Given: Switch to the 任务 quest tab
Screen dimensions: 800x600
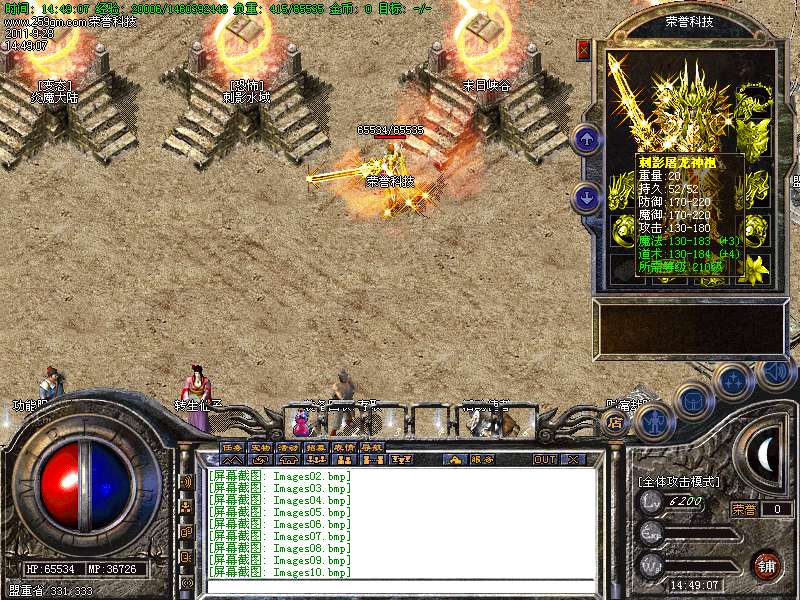Looking at the screenshot, I should 232,447.
